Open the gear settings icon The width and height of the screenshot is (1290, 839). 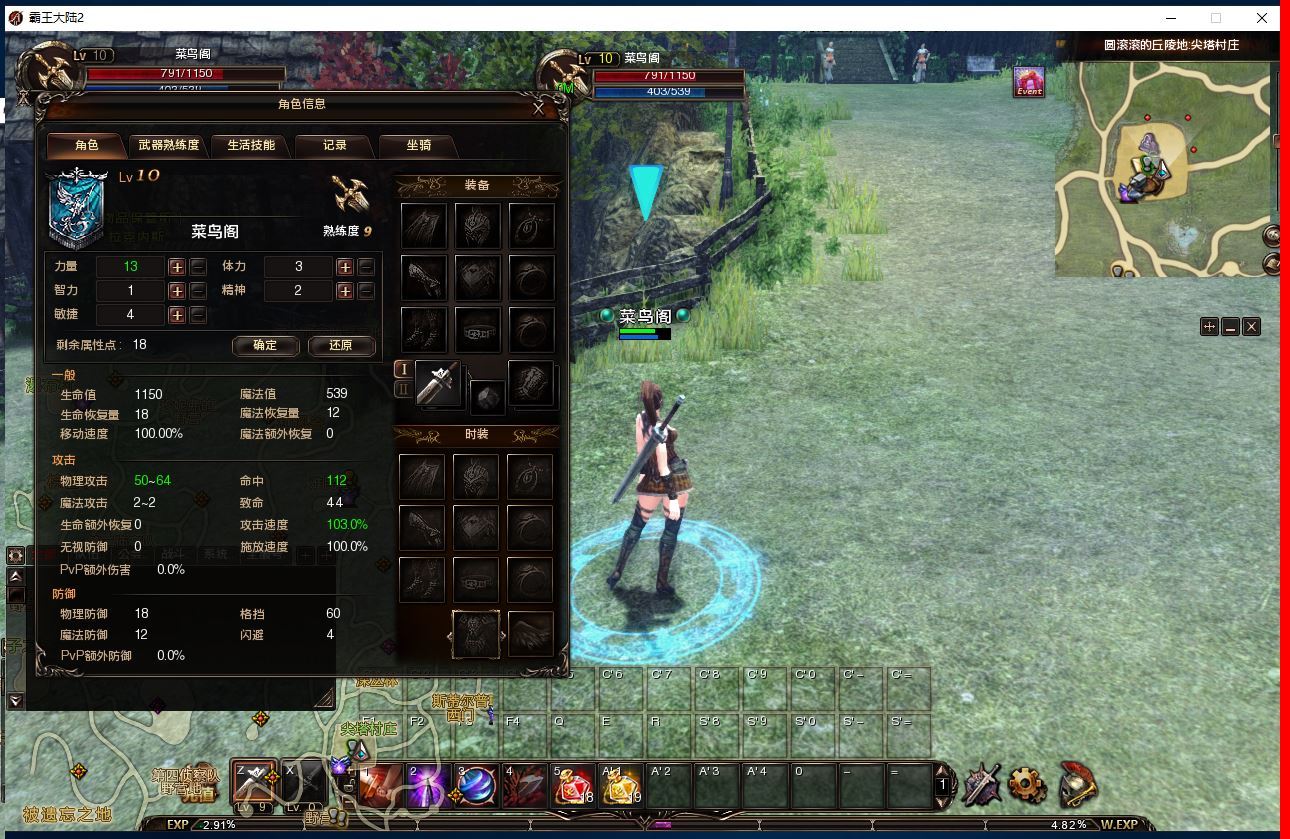click(1027, 786)
